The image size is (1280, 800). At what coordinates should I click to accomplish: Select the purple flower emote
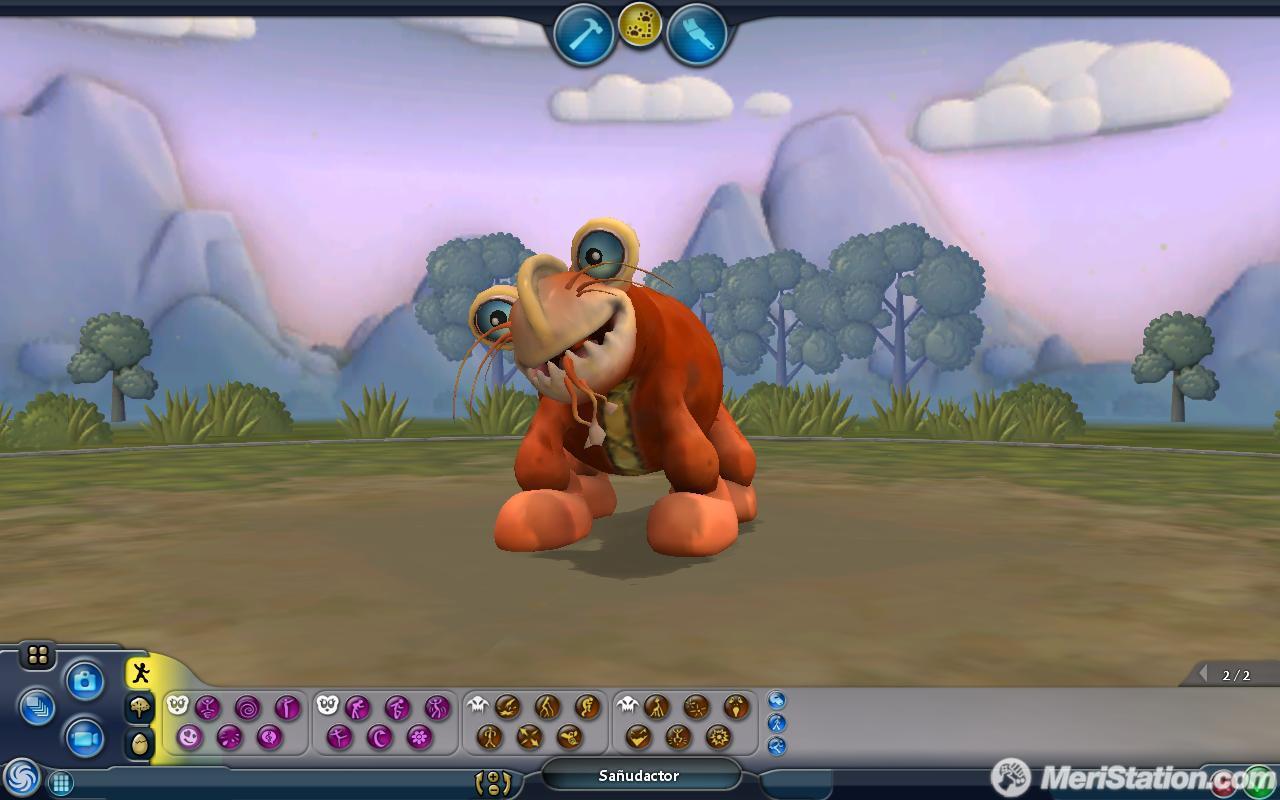click(419, 738)
